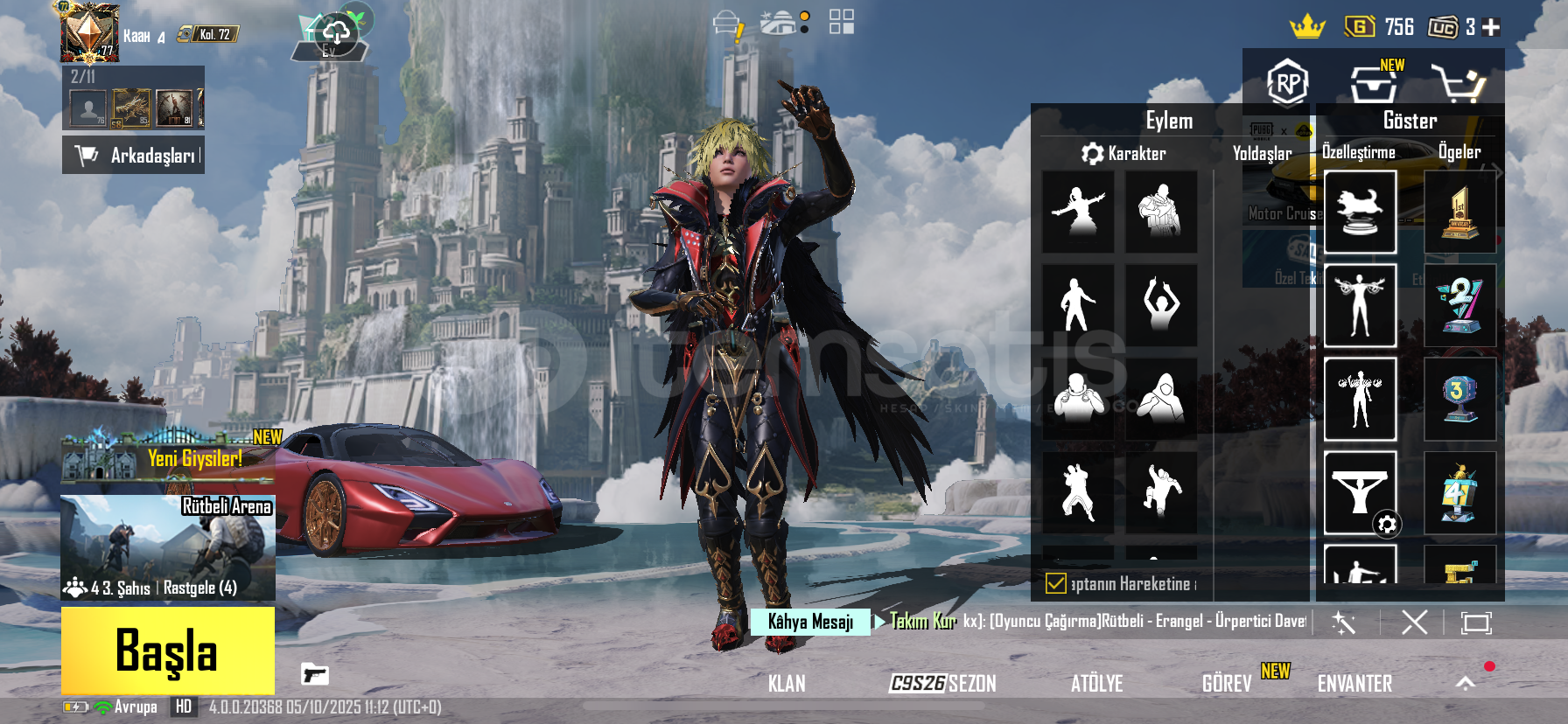The height and width of the screenshot is (724, 1568).
Task: Go to the ATÖLYE workshop
Action: point(1096,684)
